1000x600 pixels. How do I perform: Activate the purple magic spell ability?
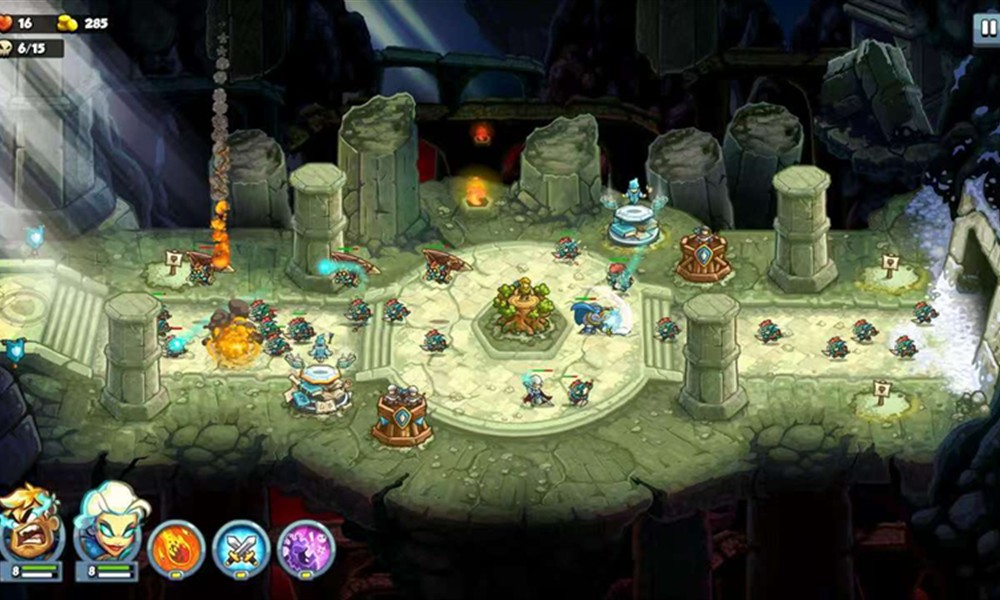pos(305,549)
